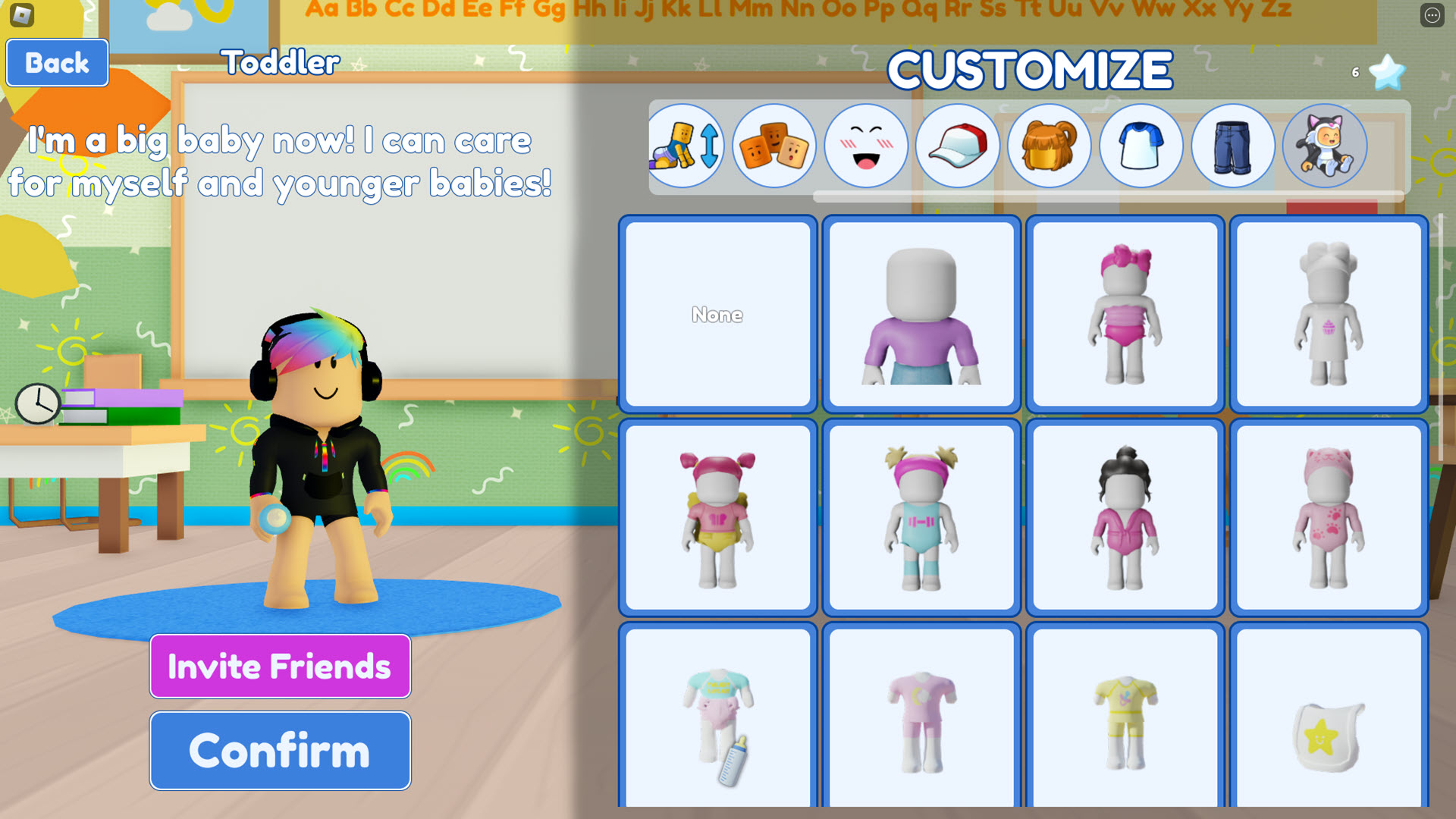Select the shirt category icon
The image size is (1456, 819).
1141,146
